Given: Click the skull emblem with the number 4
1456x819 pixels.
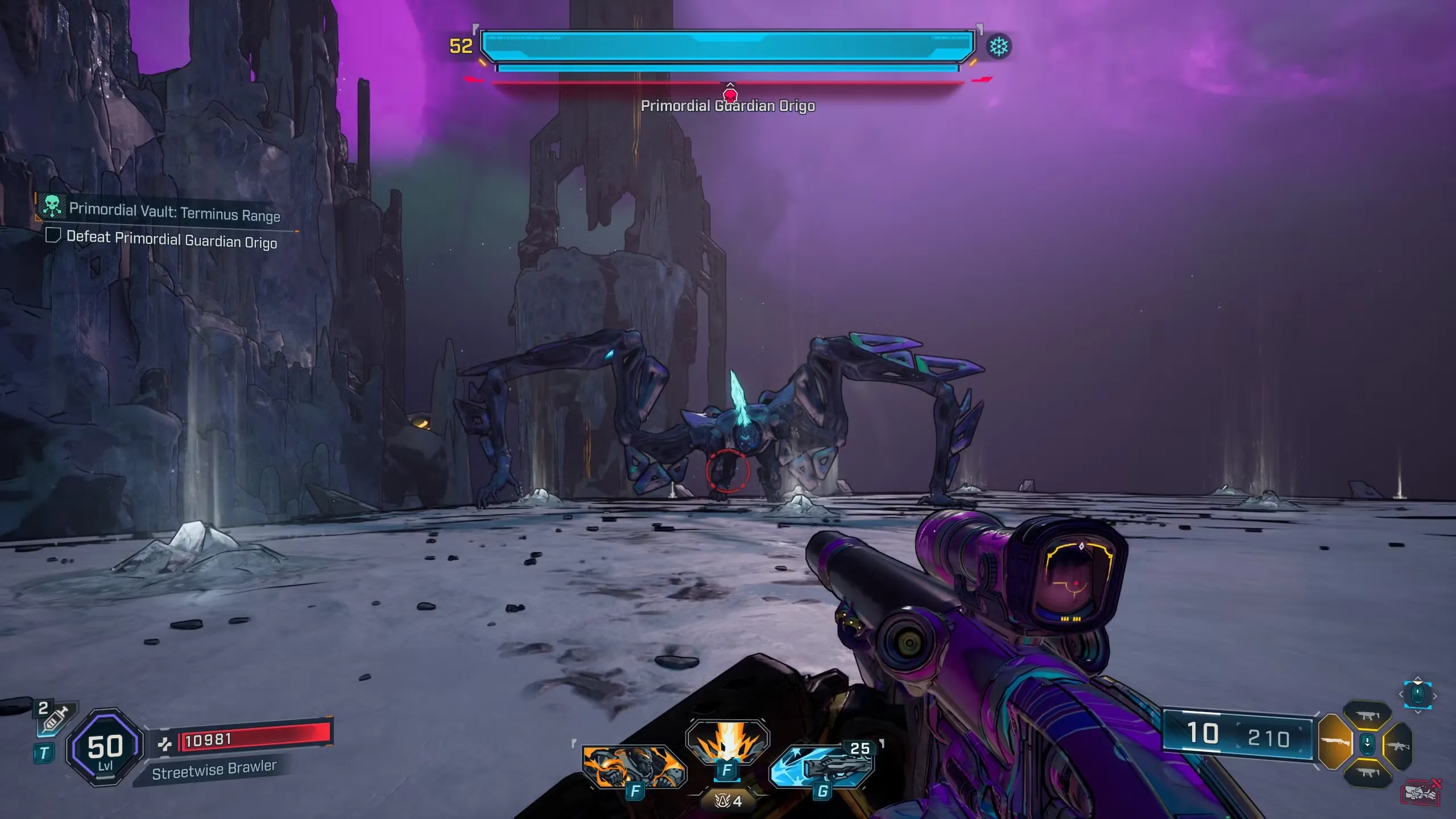Looking at the screenshot, I should 728,801.
